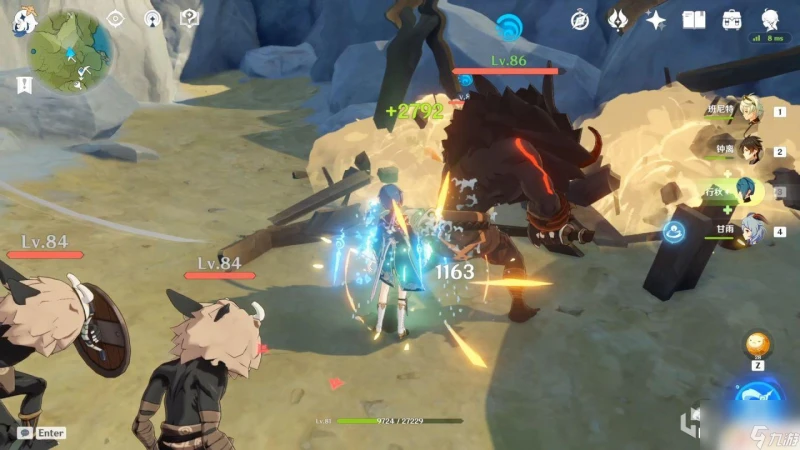This screenshot has height=450, width=800.
Task: Open the compass Adventure icon
Action: click(580, 20)
